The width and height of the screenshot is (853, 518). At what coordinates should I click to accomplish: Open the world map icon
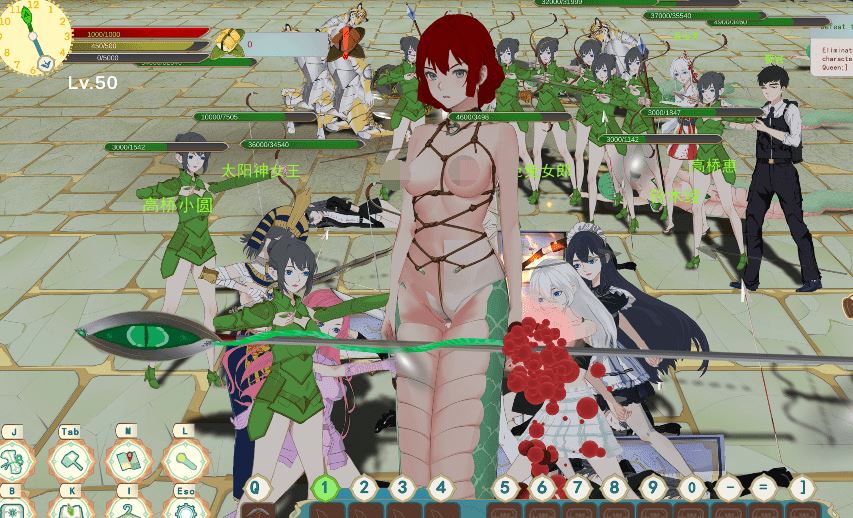tap(127, 460)
